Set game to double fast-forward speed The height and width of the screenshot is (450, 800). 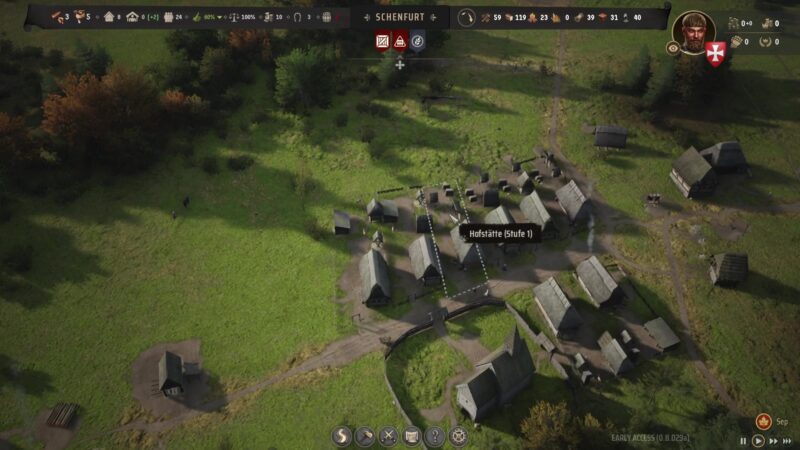point(773,441)
